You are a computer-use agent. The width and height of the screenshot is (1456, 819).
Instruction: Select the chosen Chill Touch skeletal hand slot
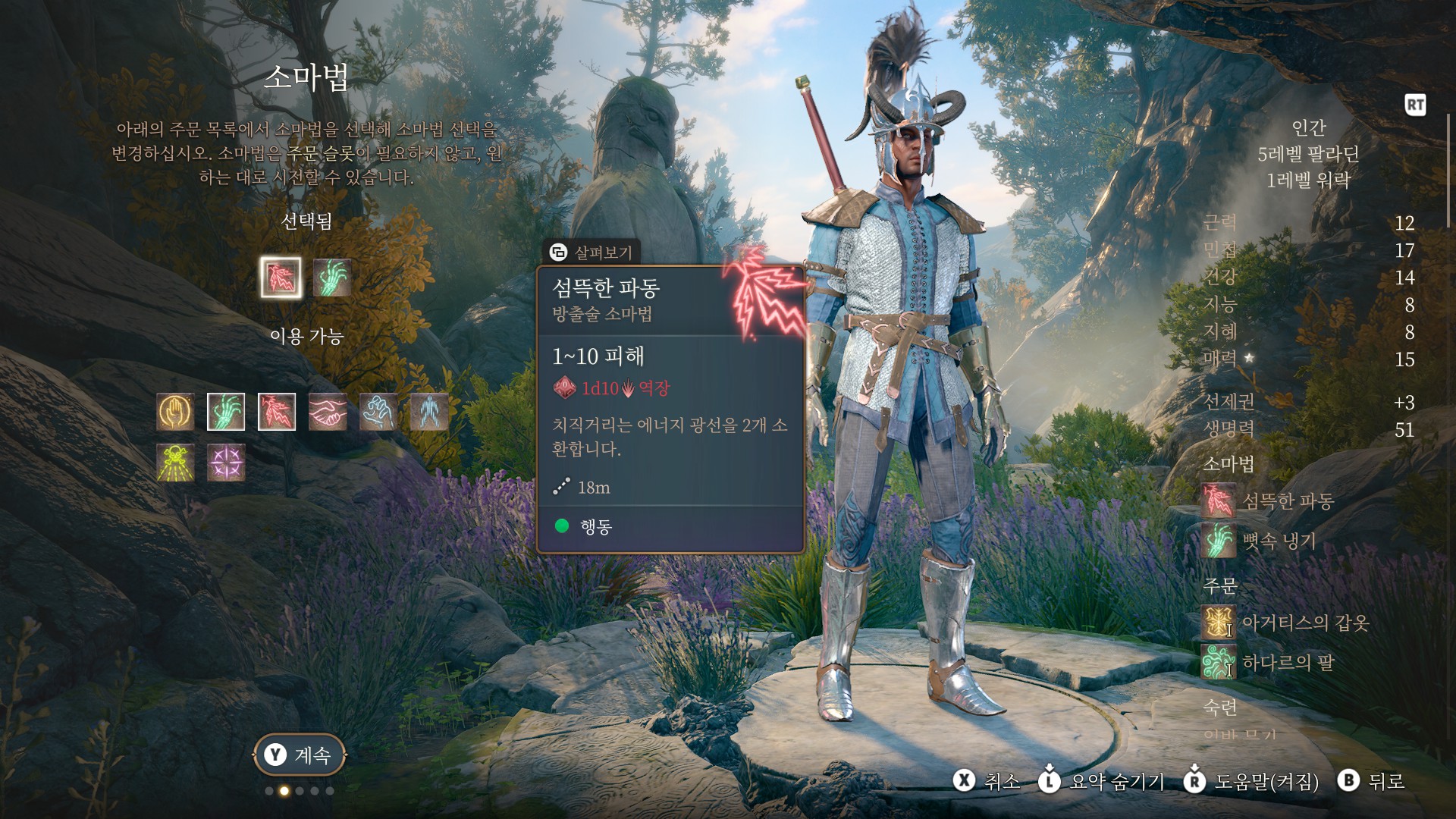point(331,277)
